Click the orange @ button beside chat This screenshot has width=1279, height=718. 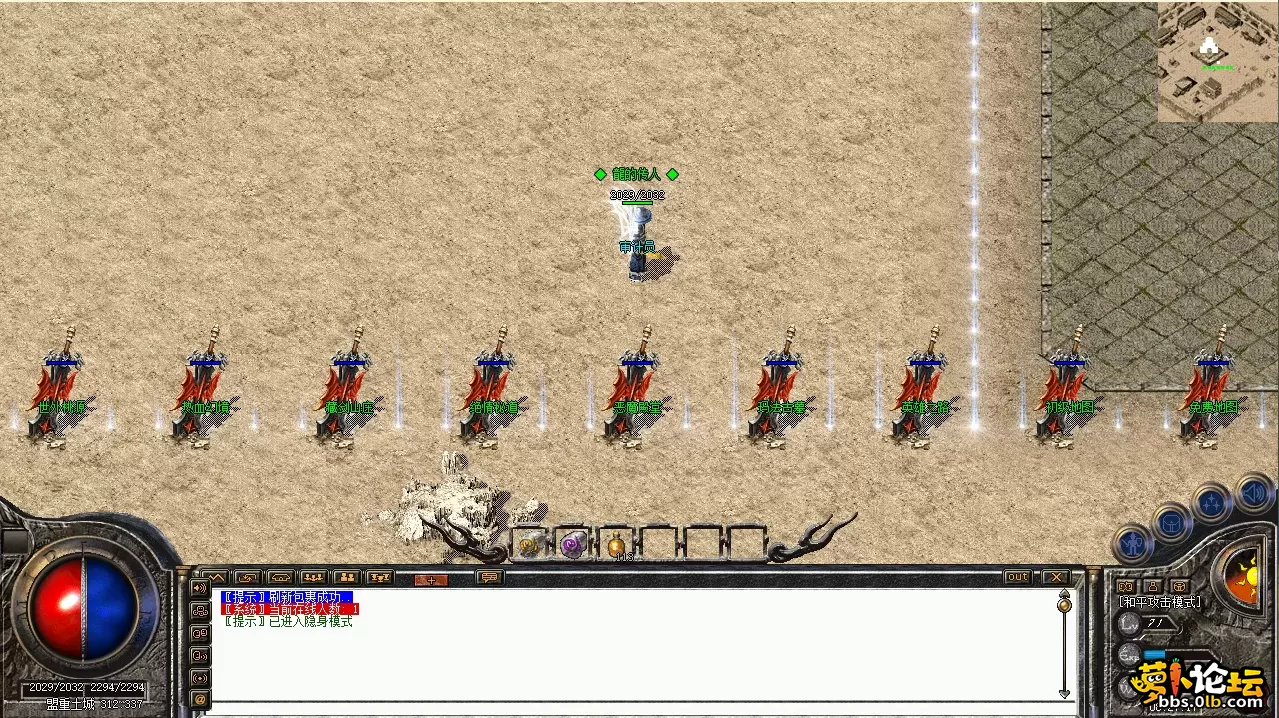[x=200, y=698]
